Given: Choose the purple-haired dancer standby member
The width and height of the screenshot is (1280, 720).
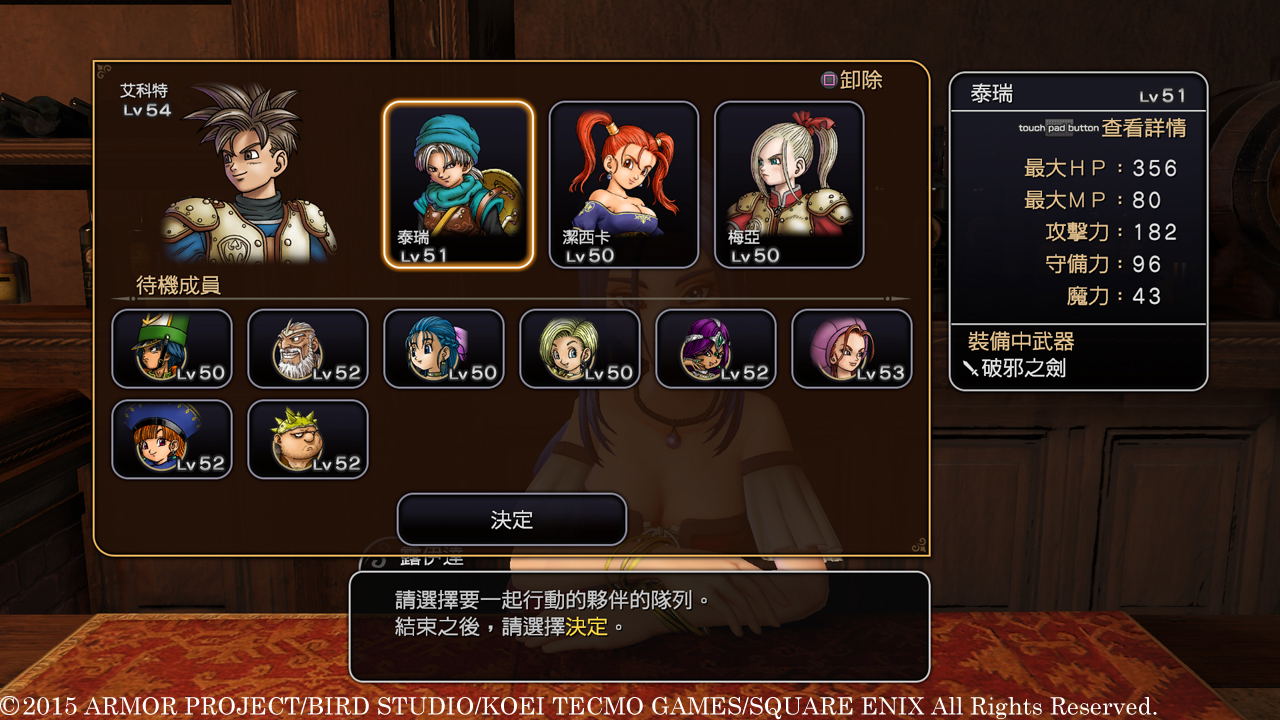Looking at the screenshot, I should click(x=716, y=349).
